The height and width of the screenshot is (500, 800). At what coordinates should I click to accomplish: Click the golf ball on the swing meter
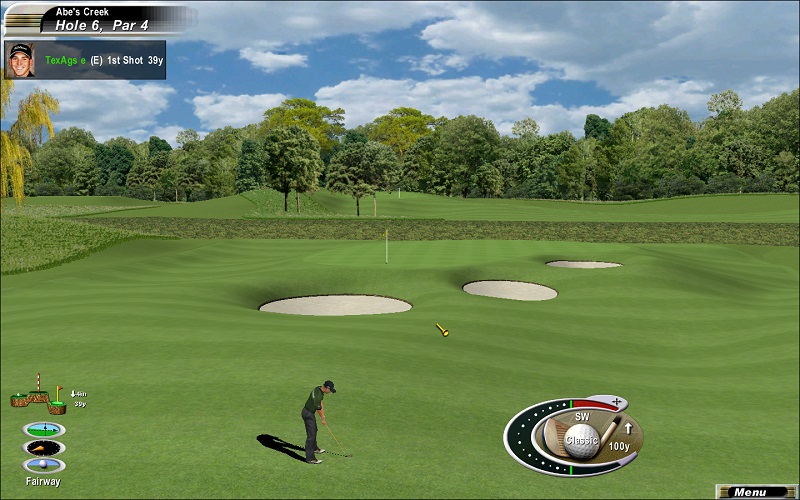[x=582, y=437]
